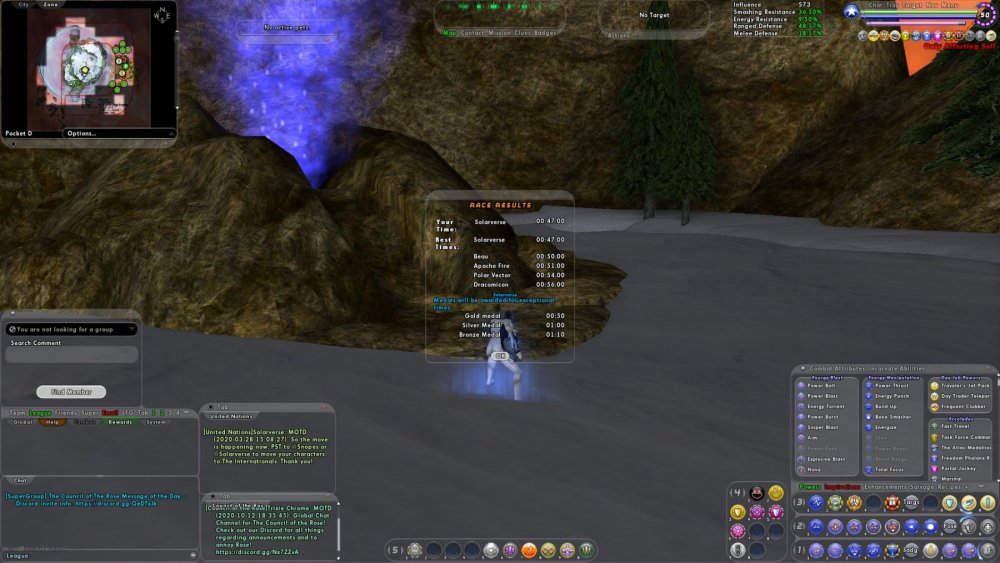Select the Rewards chat tab

(x=120, y=422)
